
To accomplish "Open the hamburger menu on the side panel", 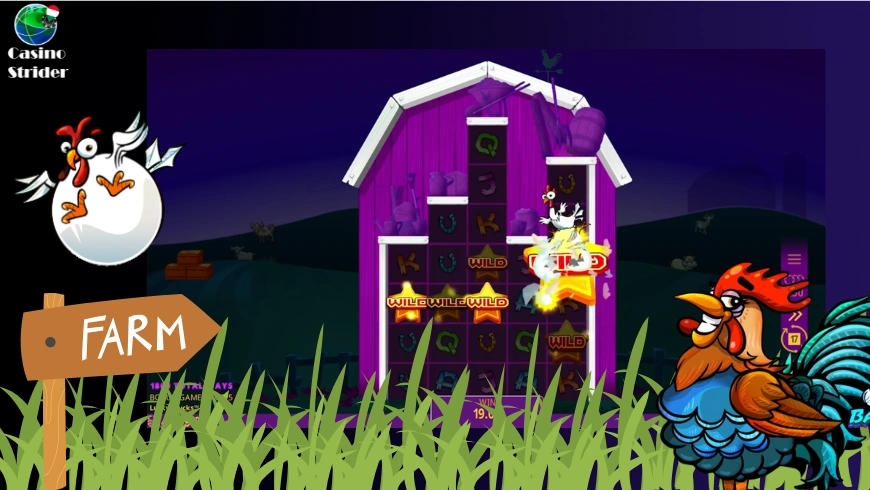I will pos(794,259).
